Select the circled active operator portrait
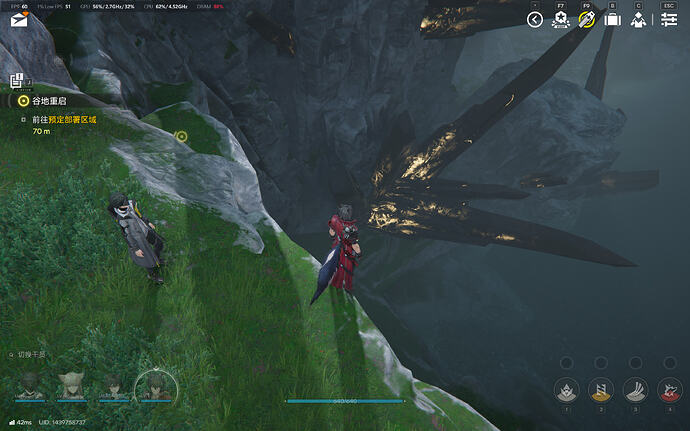Image resolution: width=690 pixels, height=431 pixels. tap(155, 385)
